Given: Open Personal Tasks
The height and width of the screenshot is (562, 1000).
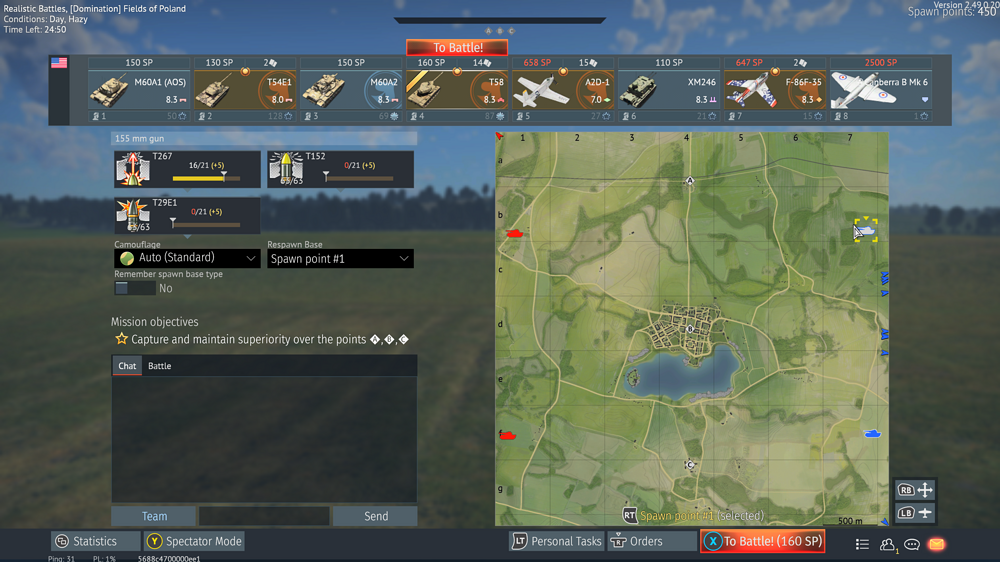Looking at the screenshot, I should pyautogui.click(x=556, y=541).
